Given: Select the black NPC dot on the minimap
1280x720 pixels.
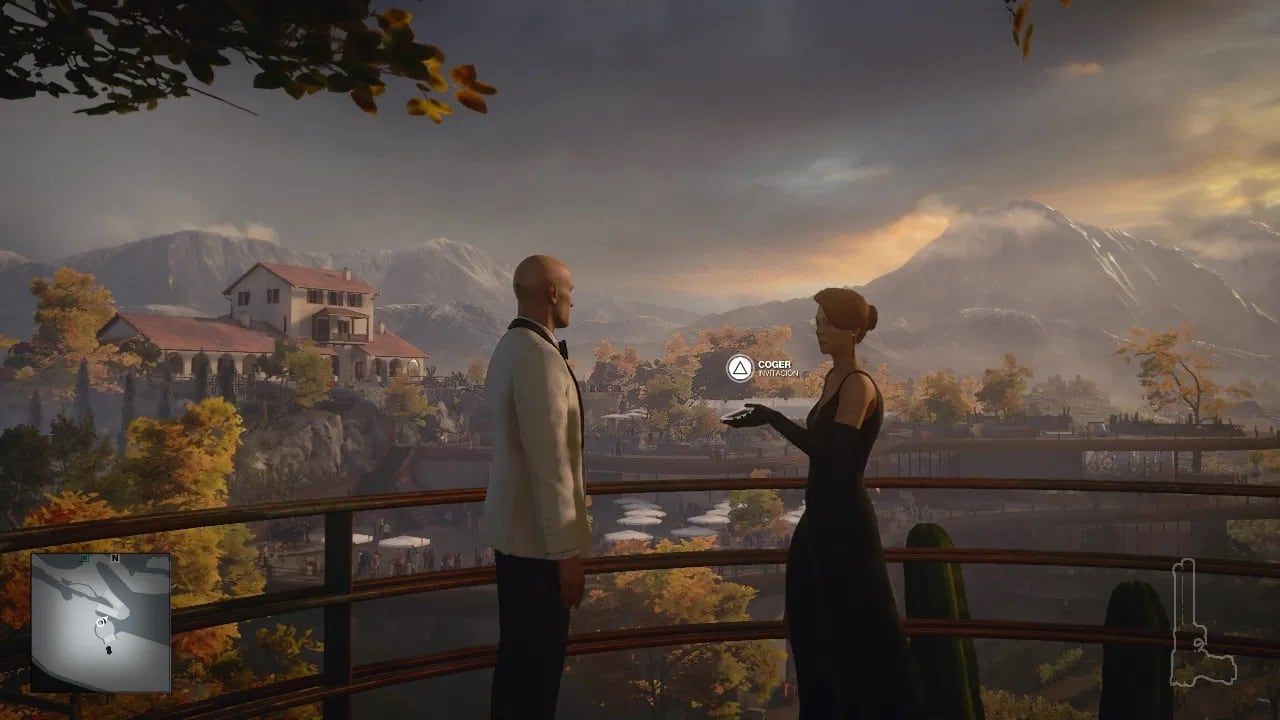Looking at the screenshot, I should coord(108,648).
